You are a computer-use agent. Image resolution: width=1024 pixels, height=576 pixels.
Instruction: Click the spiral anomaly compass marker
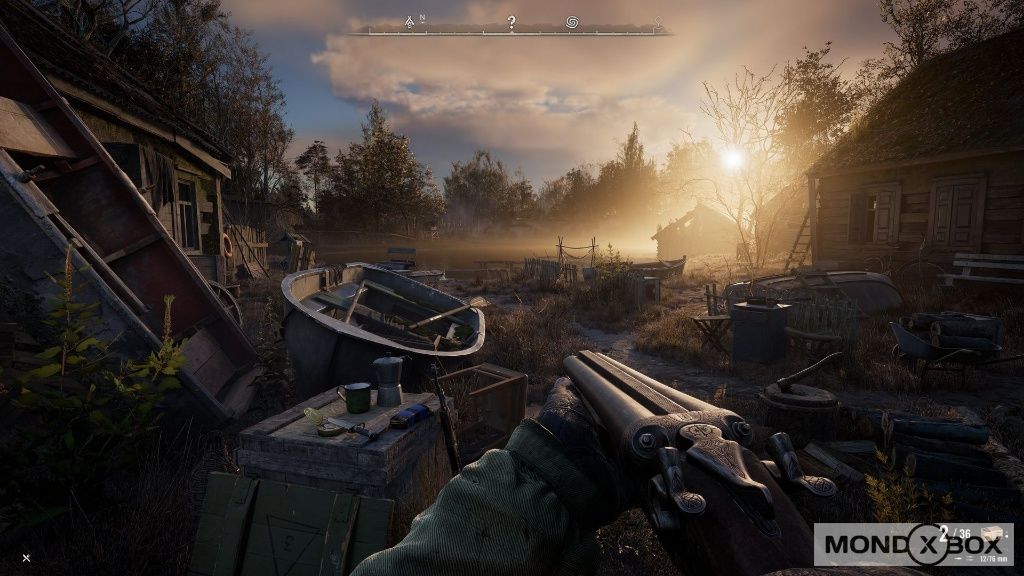572,21
